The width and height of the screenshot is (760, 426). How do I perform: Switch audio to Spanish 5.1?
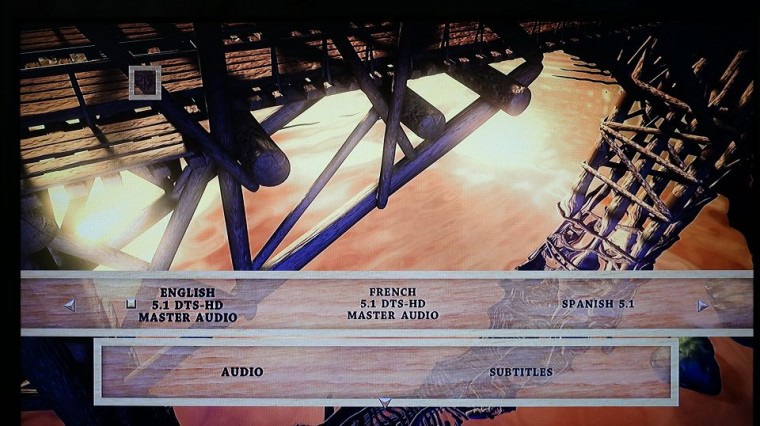(597, 304)
